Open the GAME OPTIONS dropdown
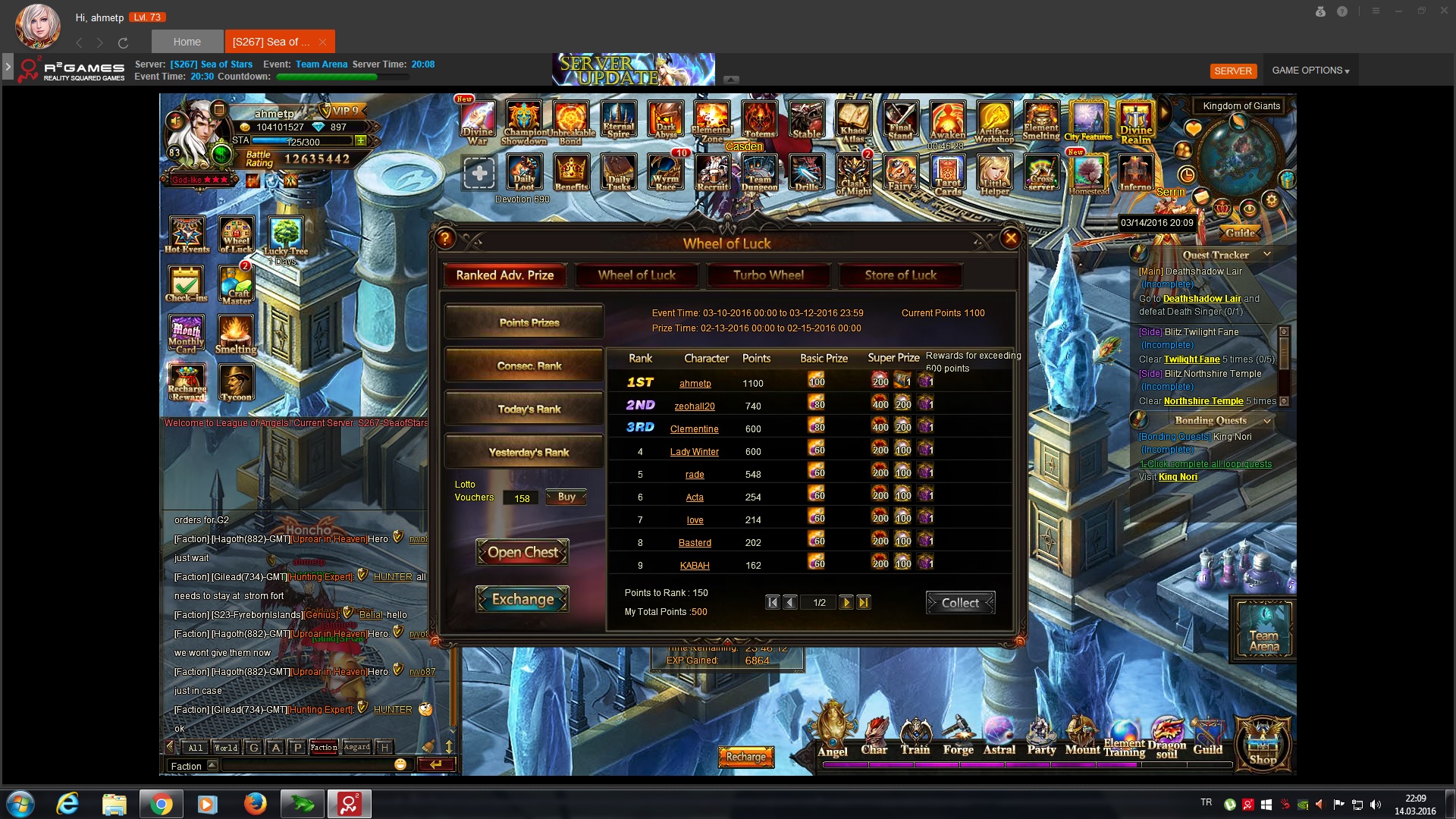Image resolution: width=1456 pixels, height=819 pixels. pos(1310,71)
